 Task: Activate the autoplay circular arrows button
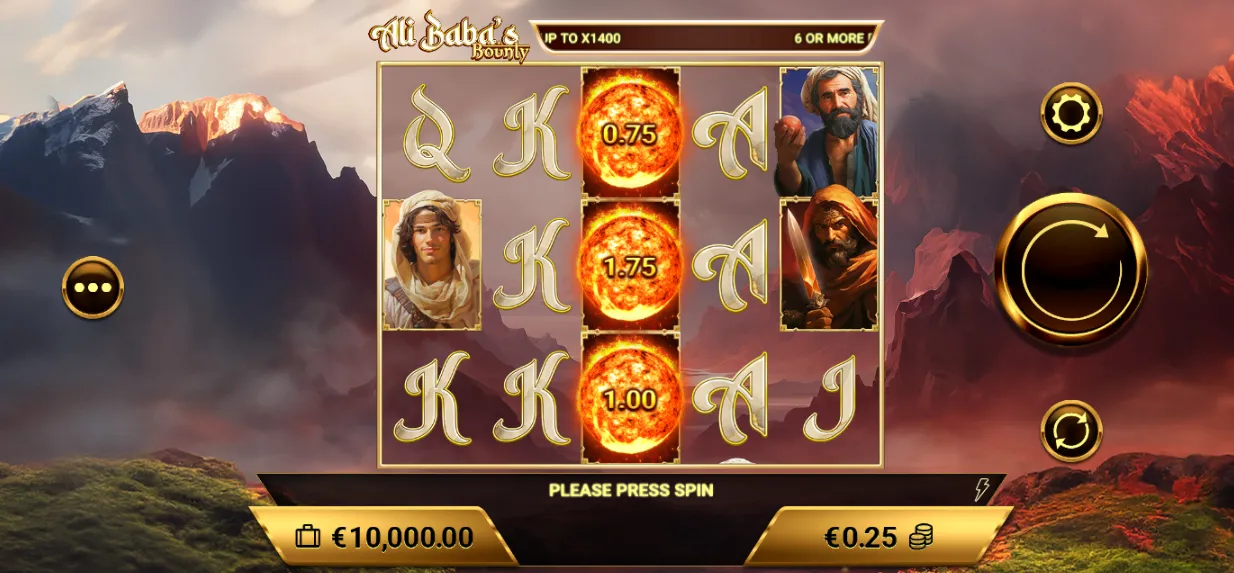pos(1071,431)
